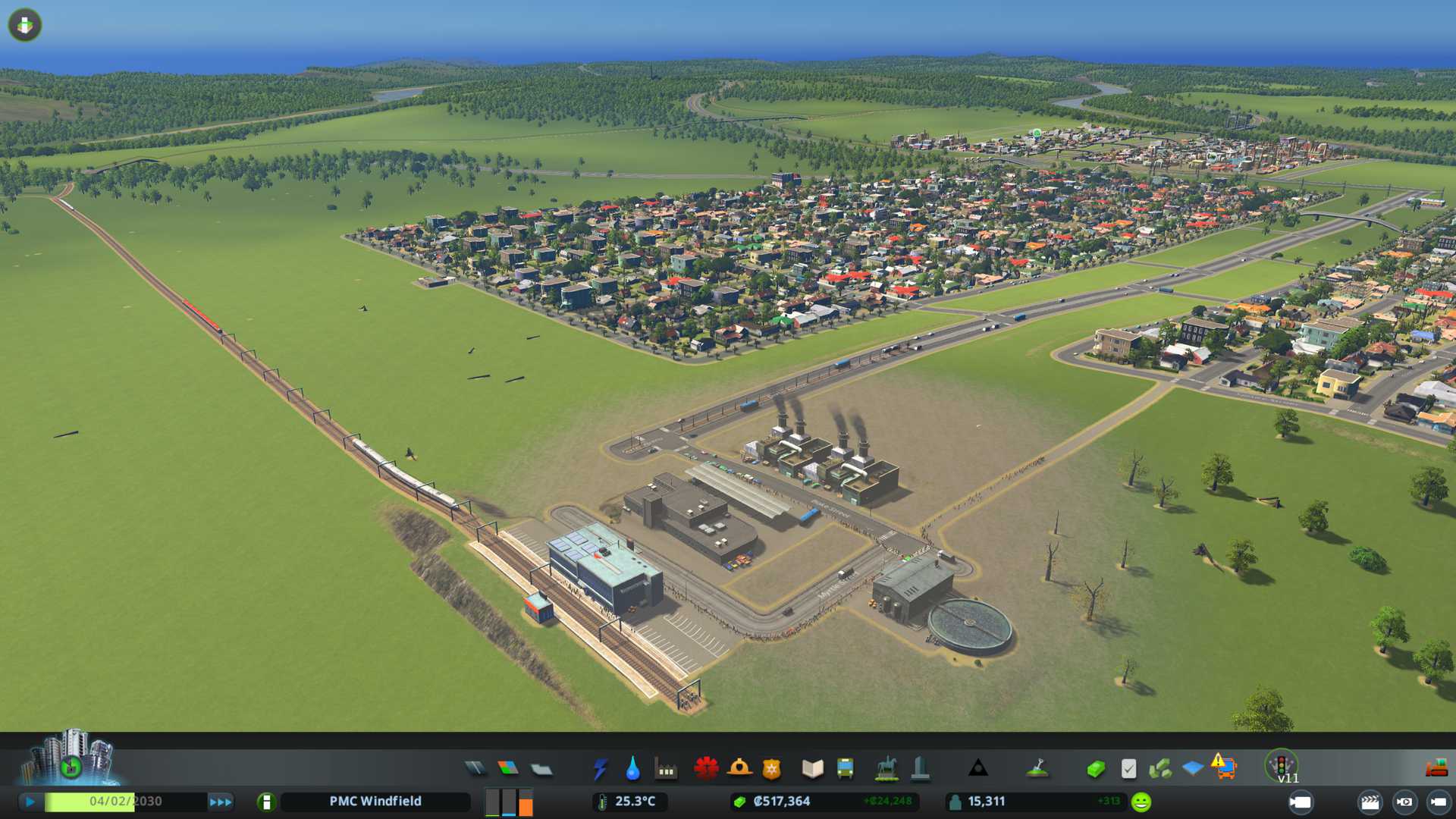Open the Economy green money panel
This screenshot has width=1456, height=819.
[x=1096, y=769]
